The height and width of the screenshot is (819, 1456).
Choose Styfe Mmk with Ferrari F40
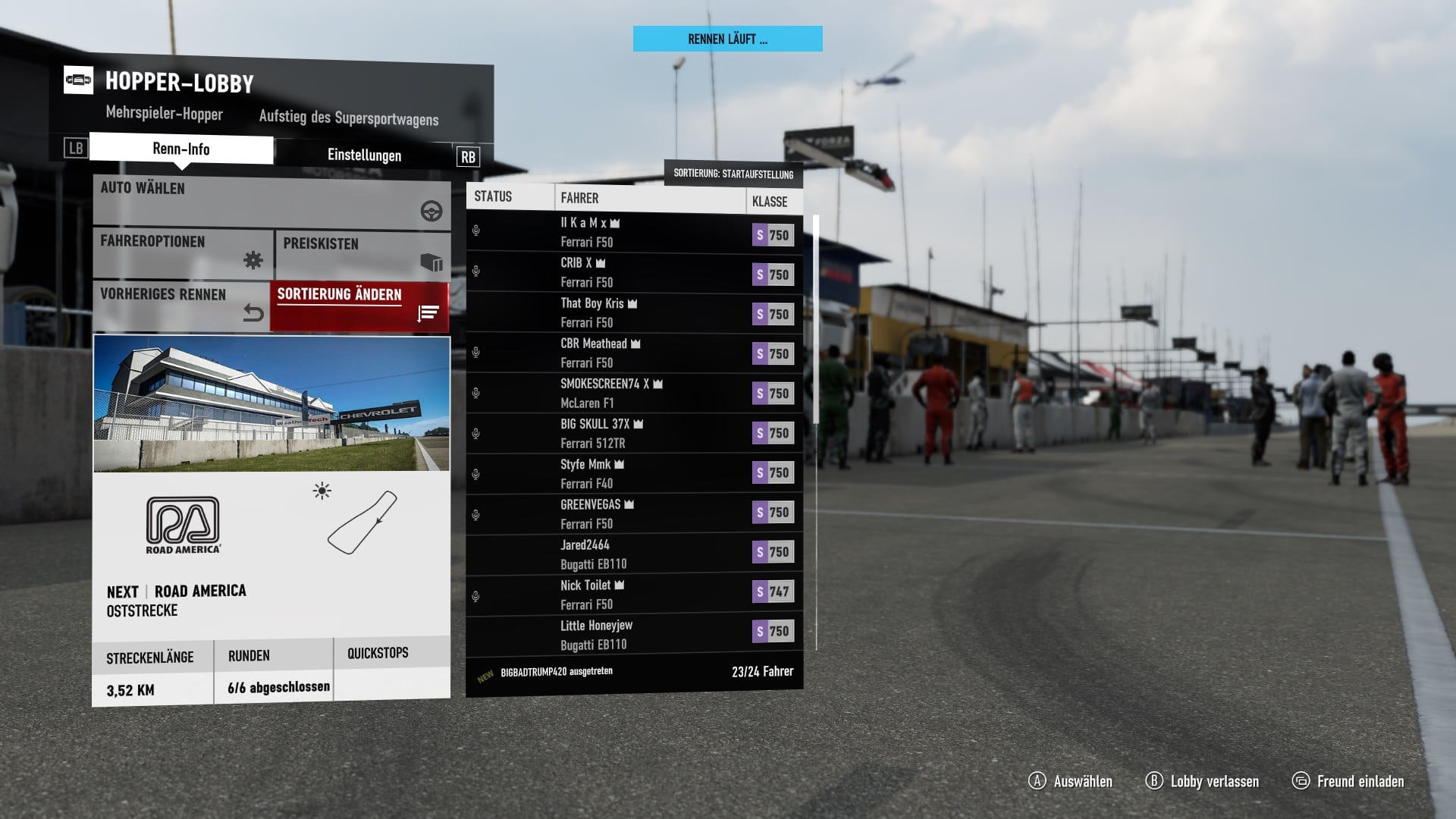634,474
